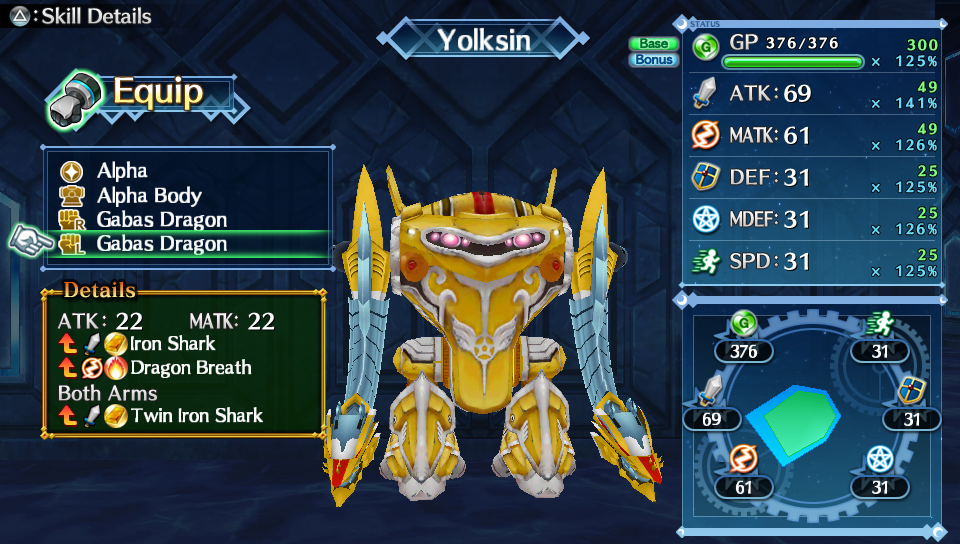This screenshot has width=960, height=544.
Task: Select the Alpha head equipment entry
Action: click(122, 171)
